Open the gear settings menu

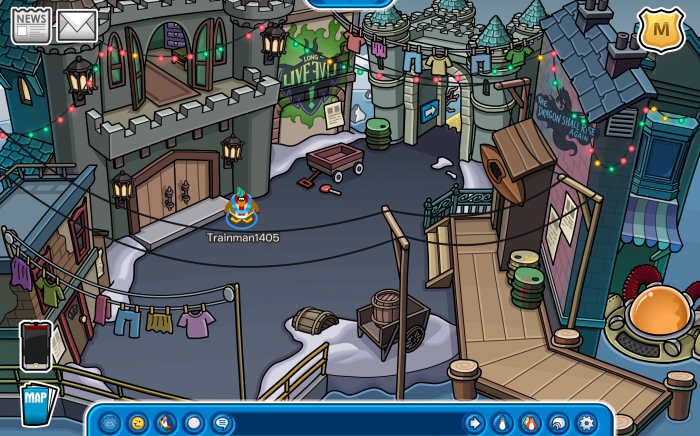point(586,423)
